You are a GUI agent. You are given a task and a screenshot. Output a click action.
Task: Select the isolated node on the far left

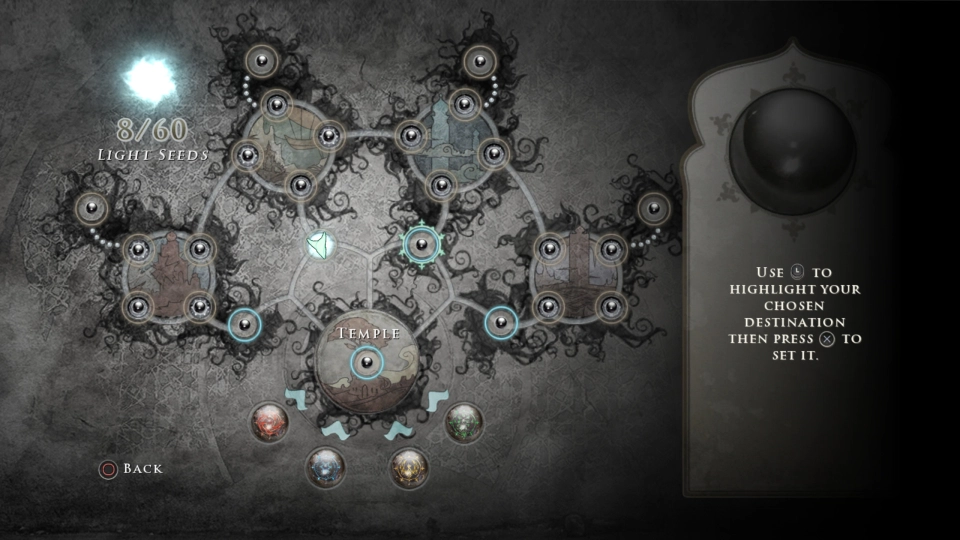pyautogui.click(x=91, y=208)
